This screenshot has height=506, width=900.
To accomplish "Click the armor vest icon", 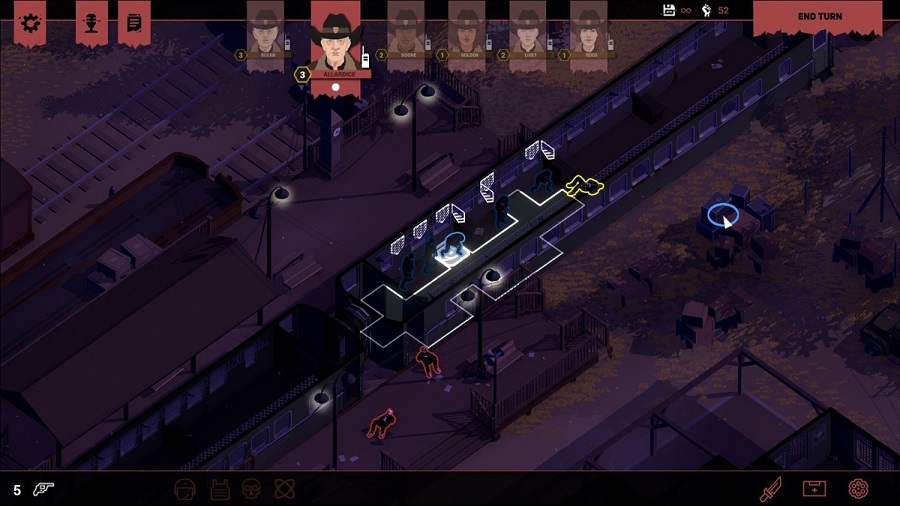I will click(220, 489).
